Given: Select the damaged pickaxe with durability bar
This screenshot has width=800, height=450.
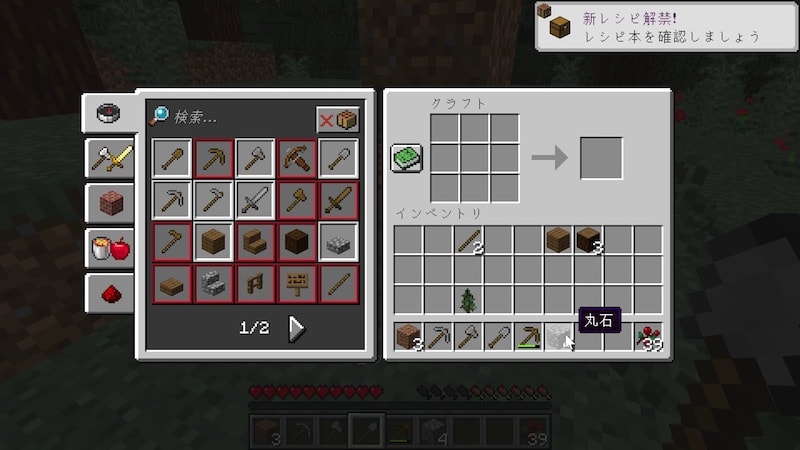Looking at the screenshot, I should [x=528, y=337].
